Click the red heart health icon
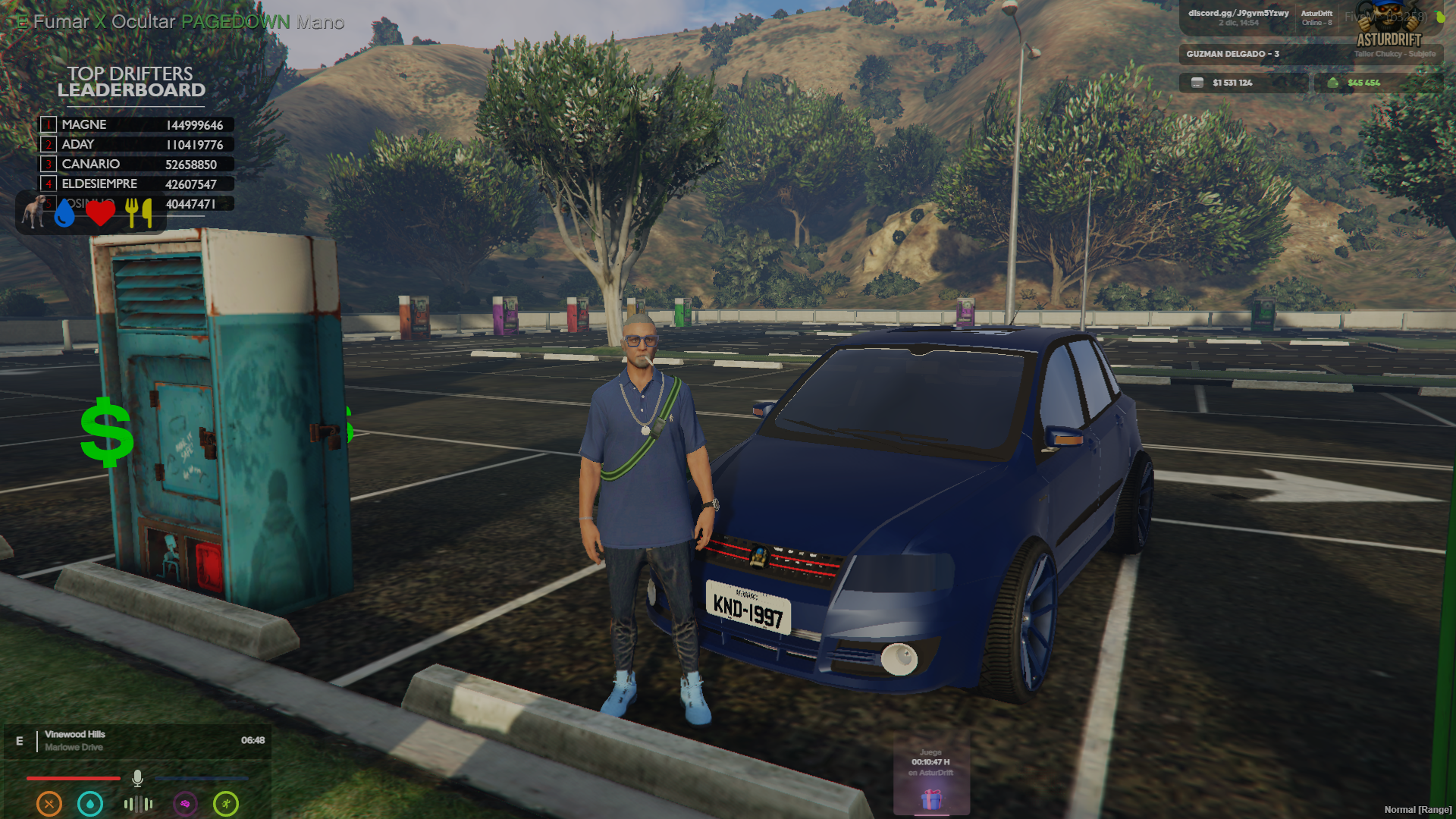 coord(100,212)
